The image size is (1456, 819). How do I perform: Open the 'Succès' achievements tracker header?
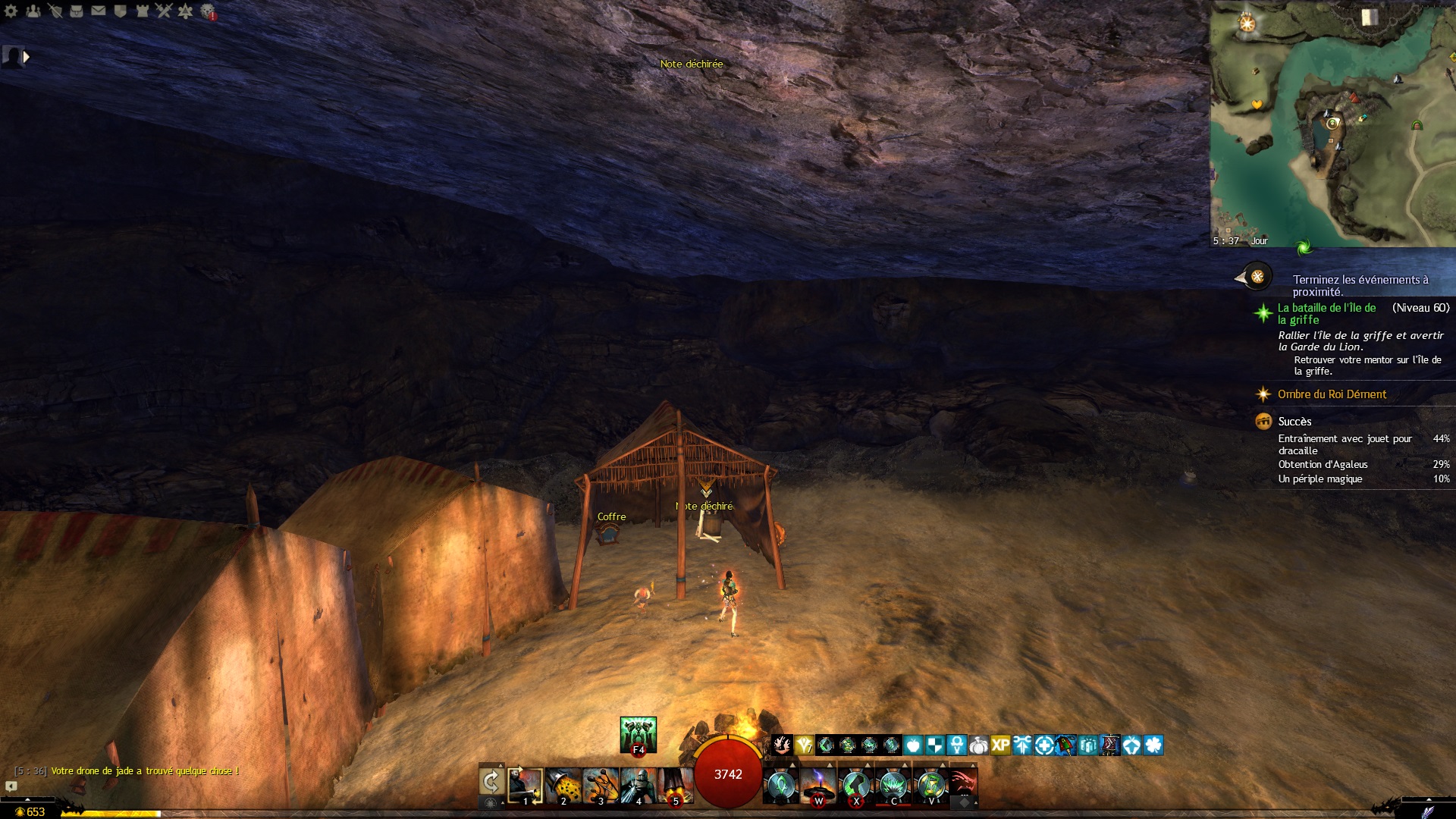pos(1294,422)
